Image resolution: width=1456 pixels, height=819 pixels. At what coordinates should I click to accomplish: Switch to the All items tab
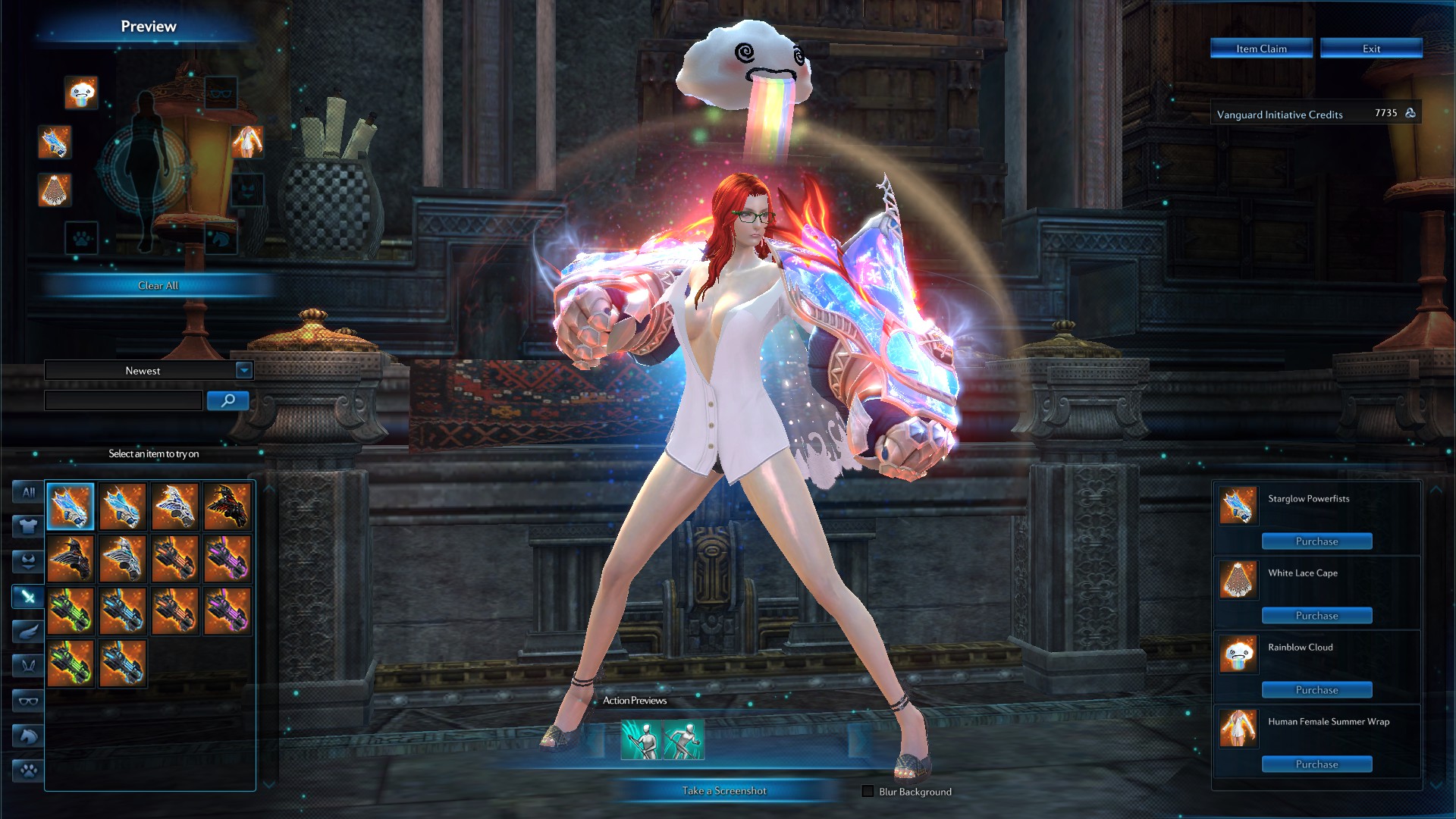coord(28,491)
